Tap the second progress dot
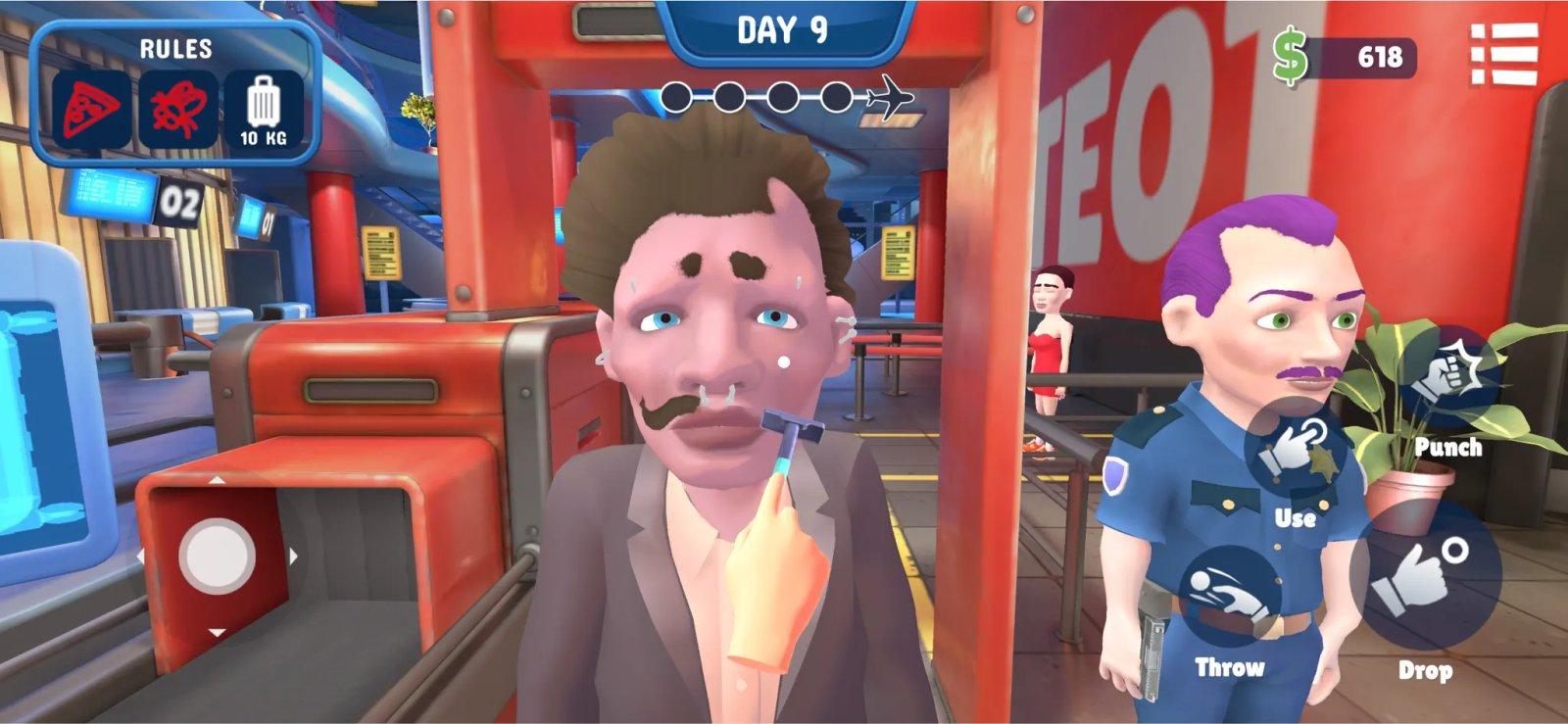The height and width of the screenshot is (724, 1568). [730, 96]
